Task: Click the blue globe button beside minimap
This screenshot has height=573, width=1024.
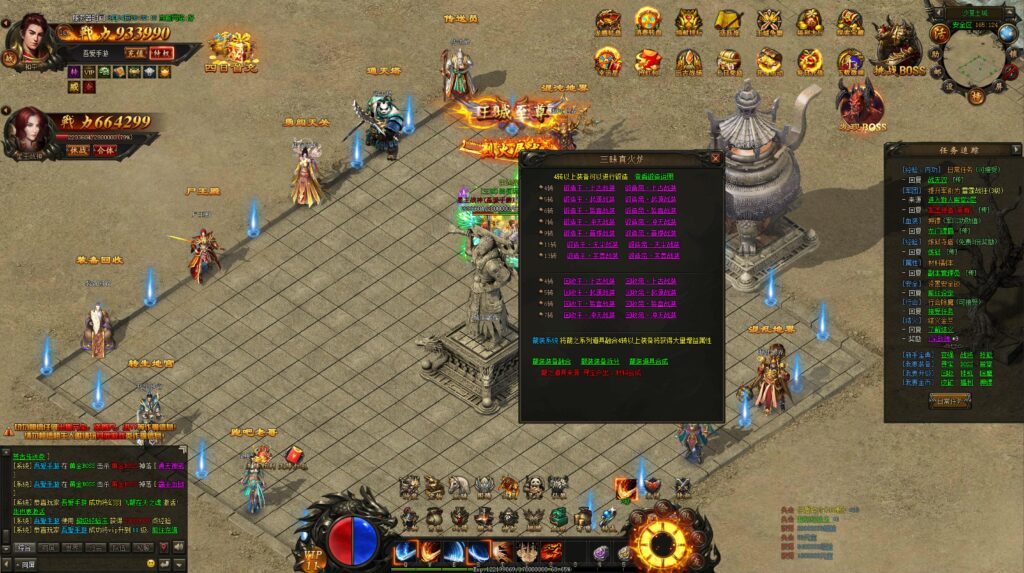Action: tap(1007, 34)
